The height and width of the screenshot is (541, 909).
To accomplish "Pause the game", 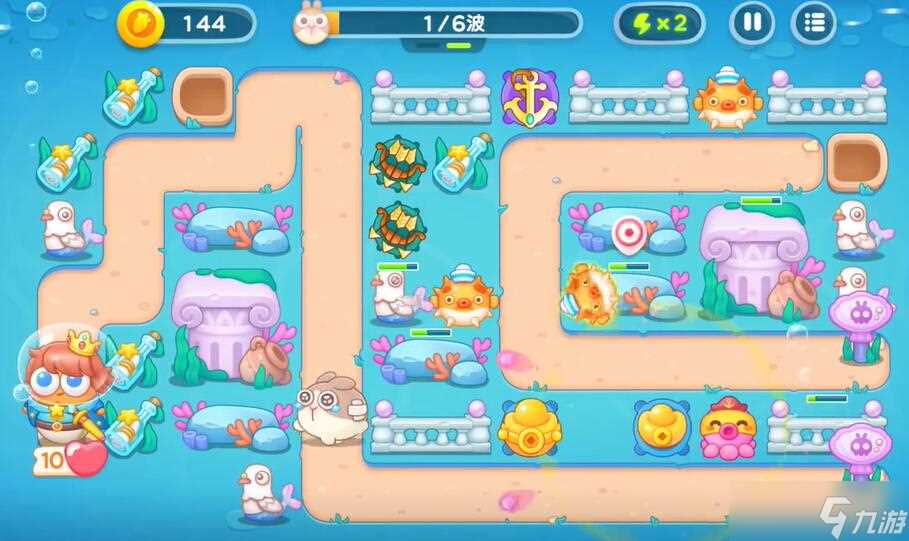I will (x=752, y=23).
